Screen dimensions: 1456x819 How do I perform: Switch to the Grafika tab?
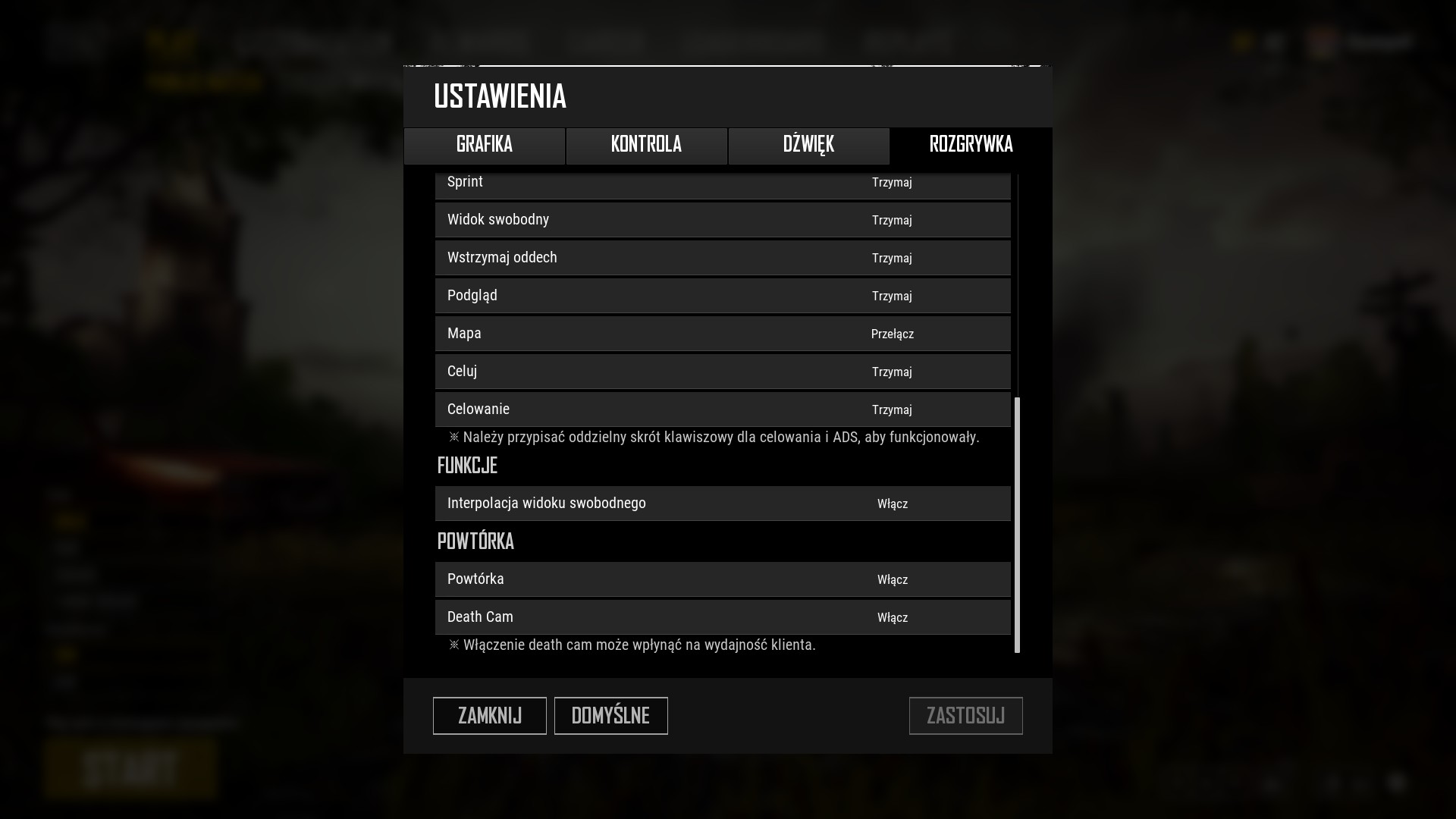click(x=485, y=146)
